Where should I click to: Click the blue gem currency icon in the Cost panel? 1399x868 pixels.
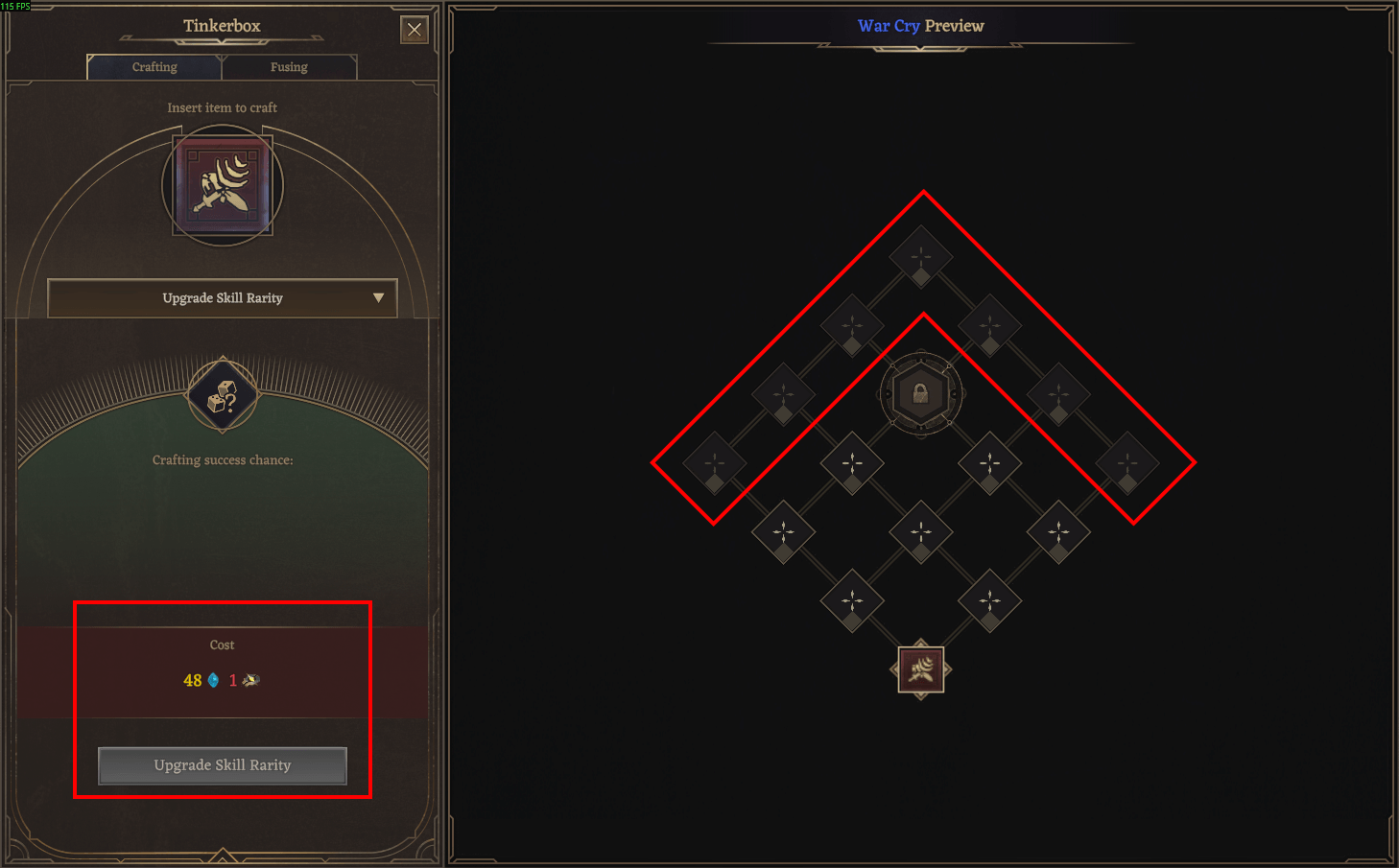[x=212, y=680]
